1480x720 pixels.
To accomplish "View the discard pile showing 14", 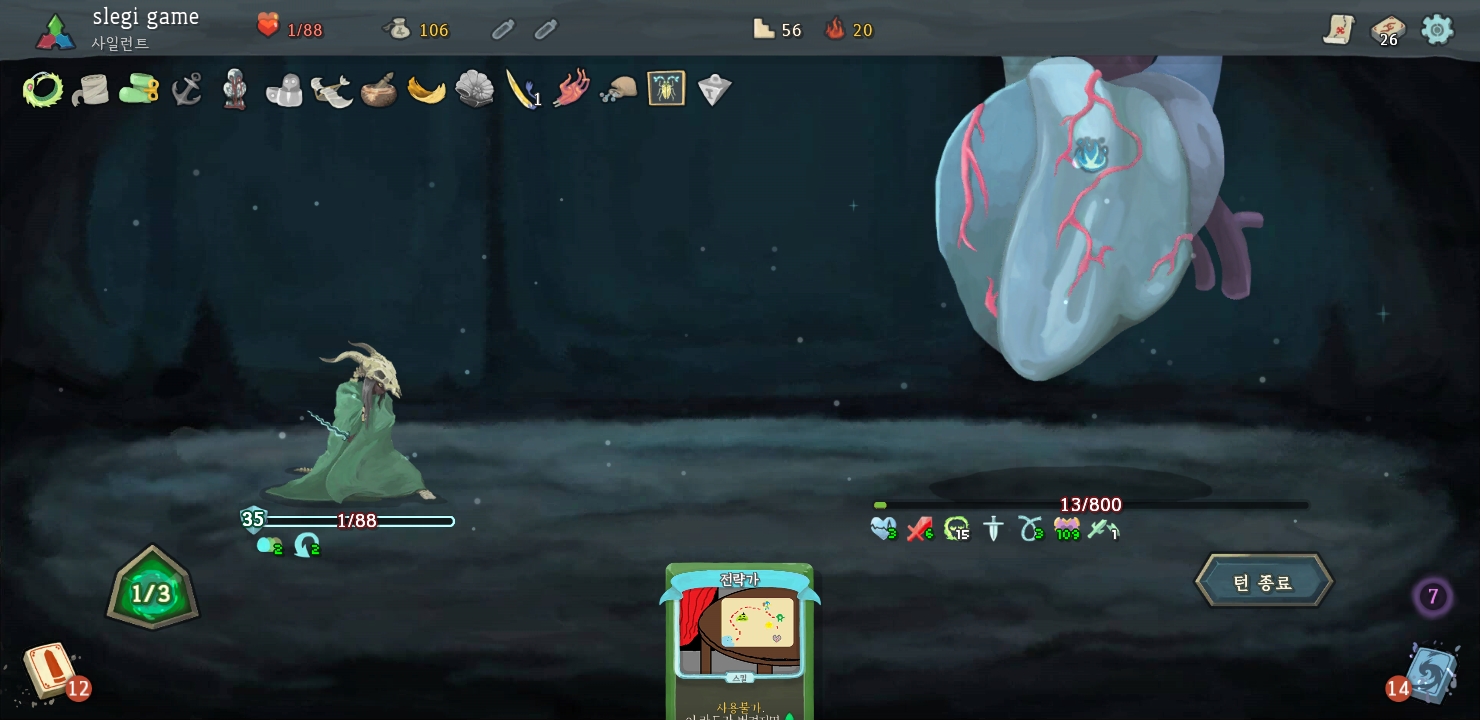I will 1430,673.
